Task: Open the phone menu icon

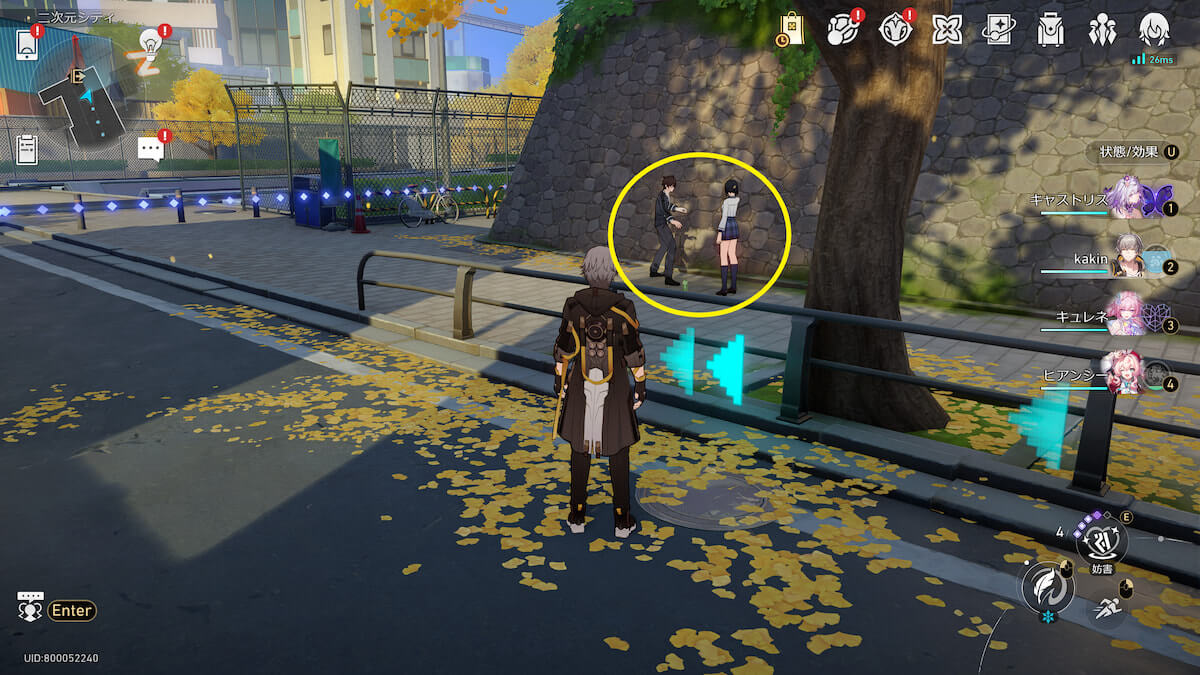Action: coord(27,45)
